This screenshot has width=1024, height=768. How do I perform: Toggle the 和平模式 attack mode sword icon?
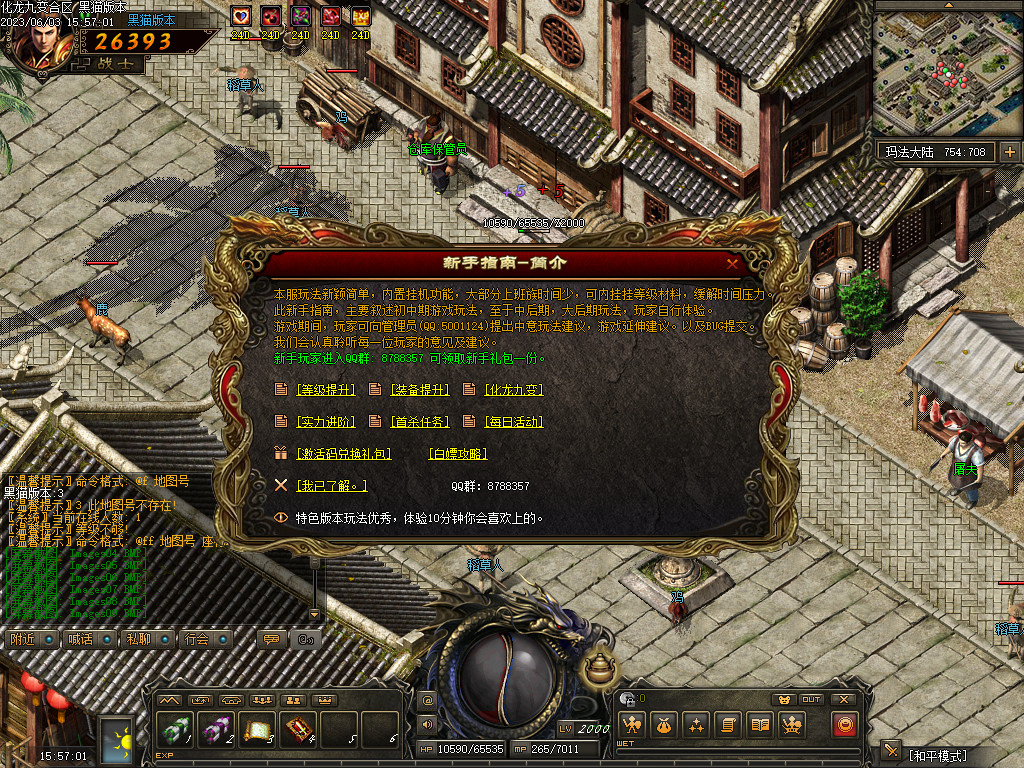pos(892,752)
